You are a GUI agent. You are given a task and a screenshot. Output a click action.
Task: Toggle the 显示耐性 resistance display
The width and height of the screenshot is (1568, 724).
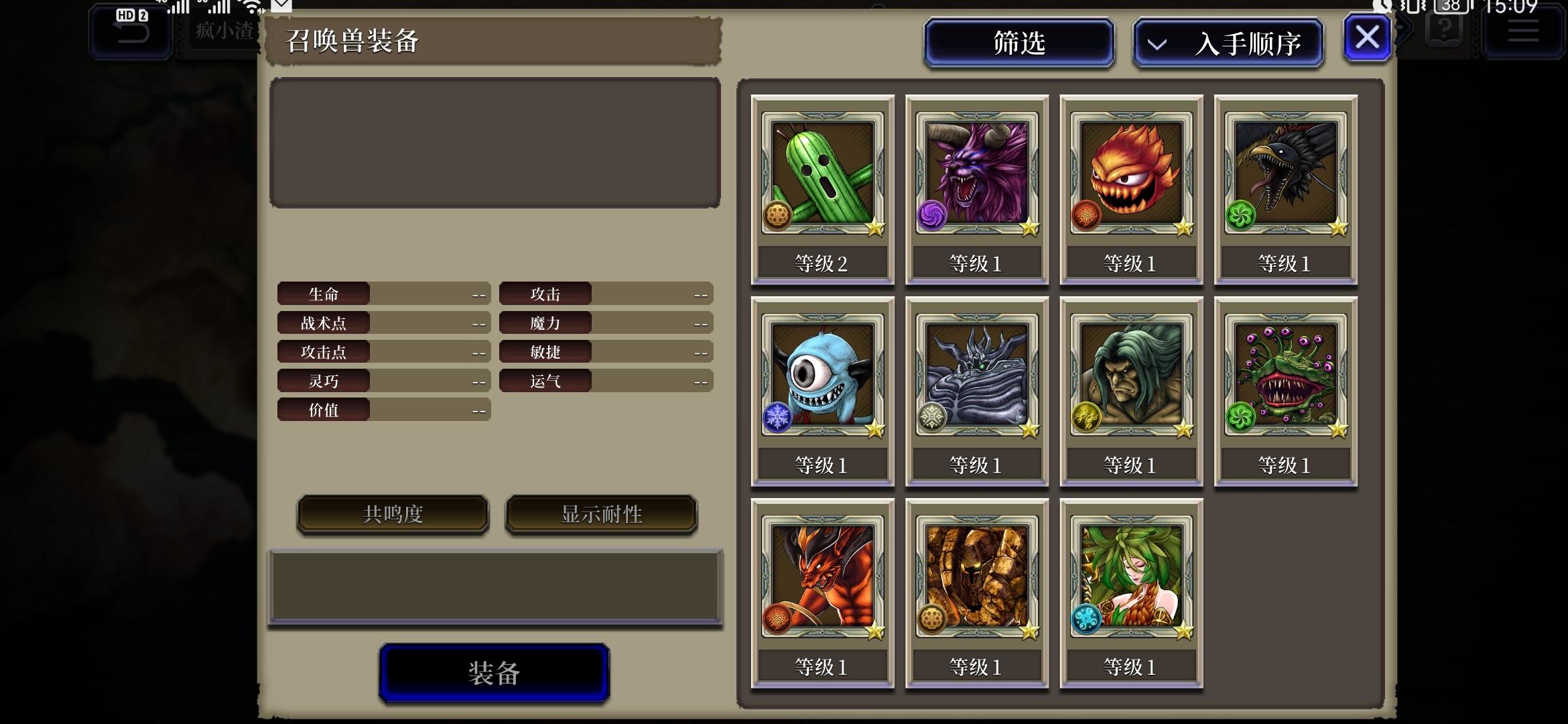click(600, 515)
